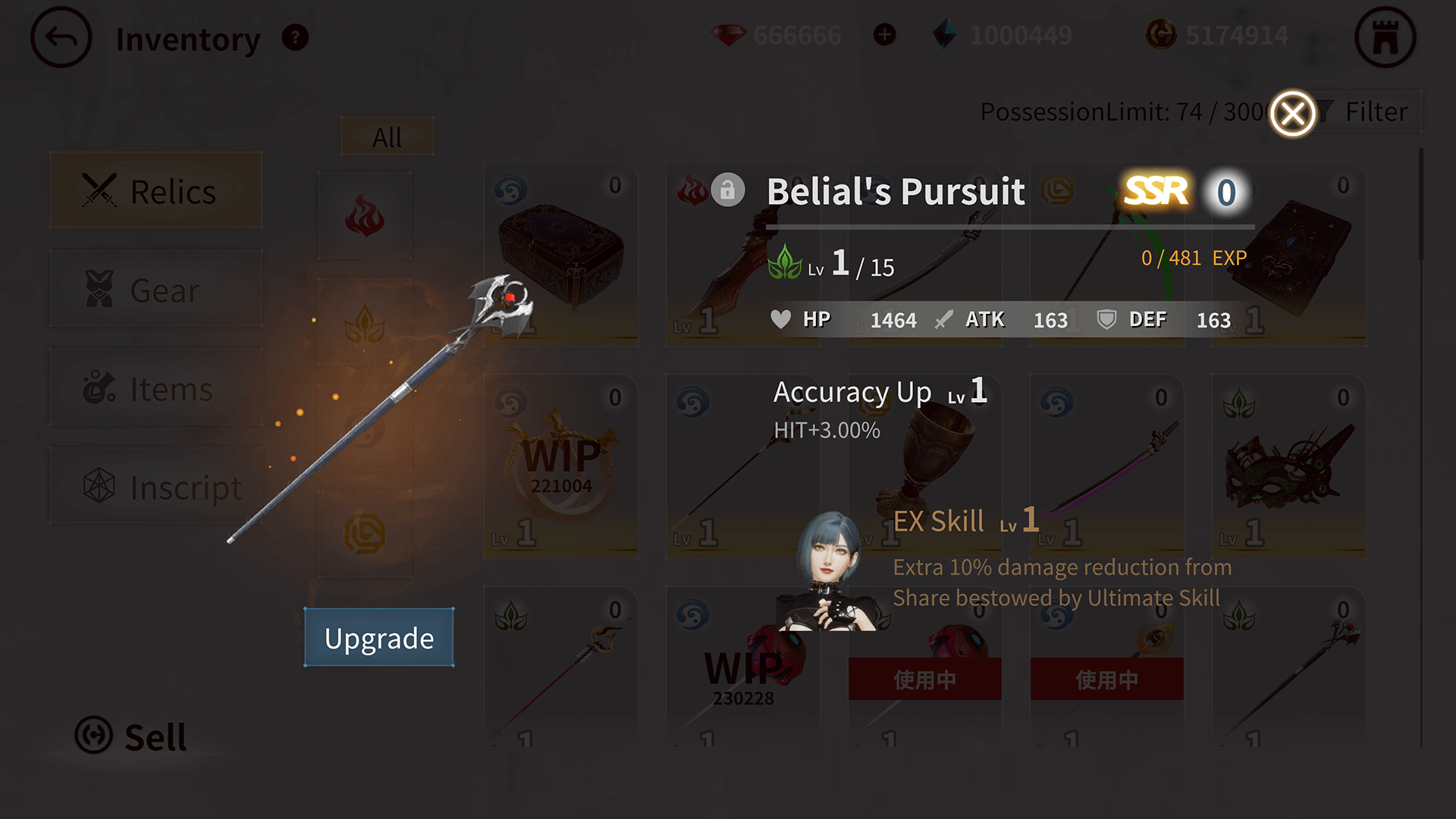This screenshot has width=1456, height=819.
Task: Switch to the Gear category
Action: [156, 290]
